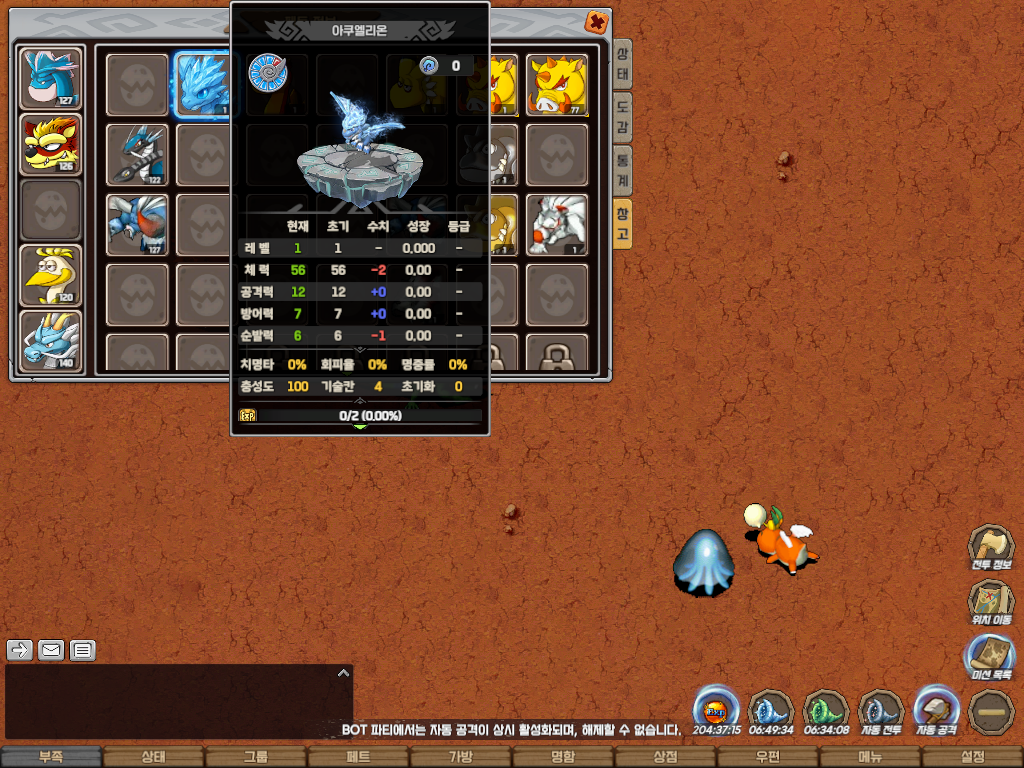Open the 미션 목록 mission list
The height and width of the screenshot is (768, 1024).
[991, 658]
